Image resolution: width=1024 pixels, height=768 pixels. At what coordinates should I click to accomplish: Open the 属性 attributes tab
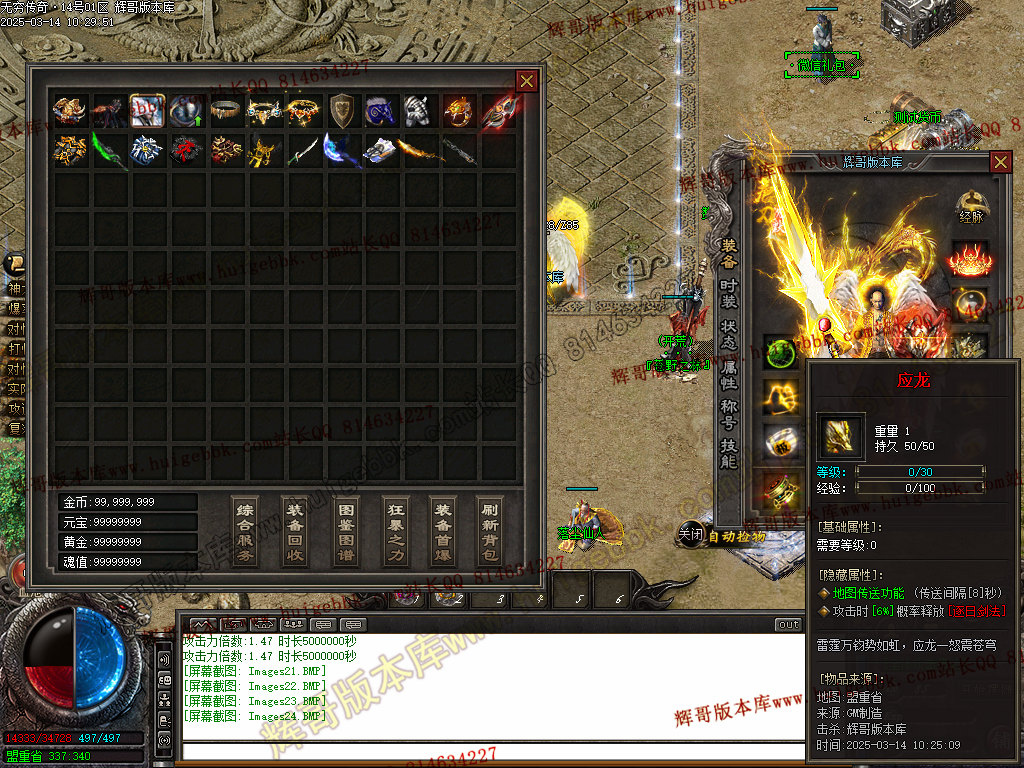tap(729, 374)
